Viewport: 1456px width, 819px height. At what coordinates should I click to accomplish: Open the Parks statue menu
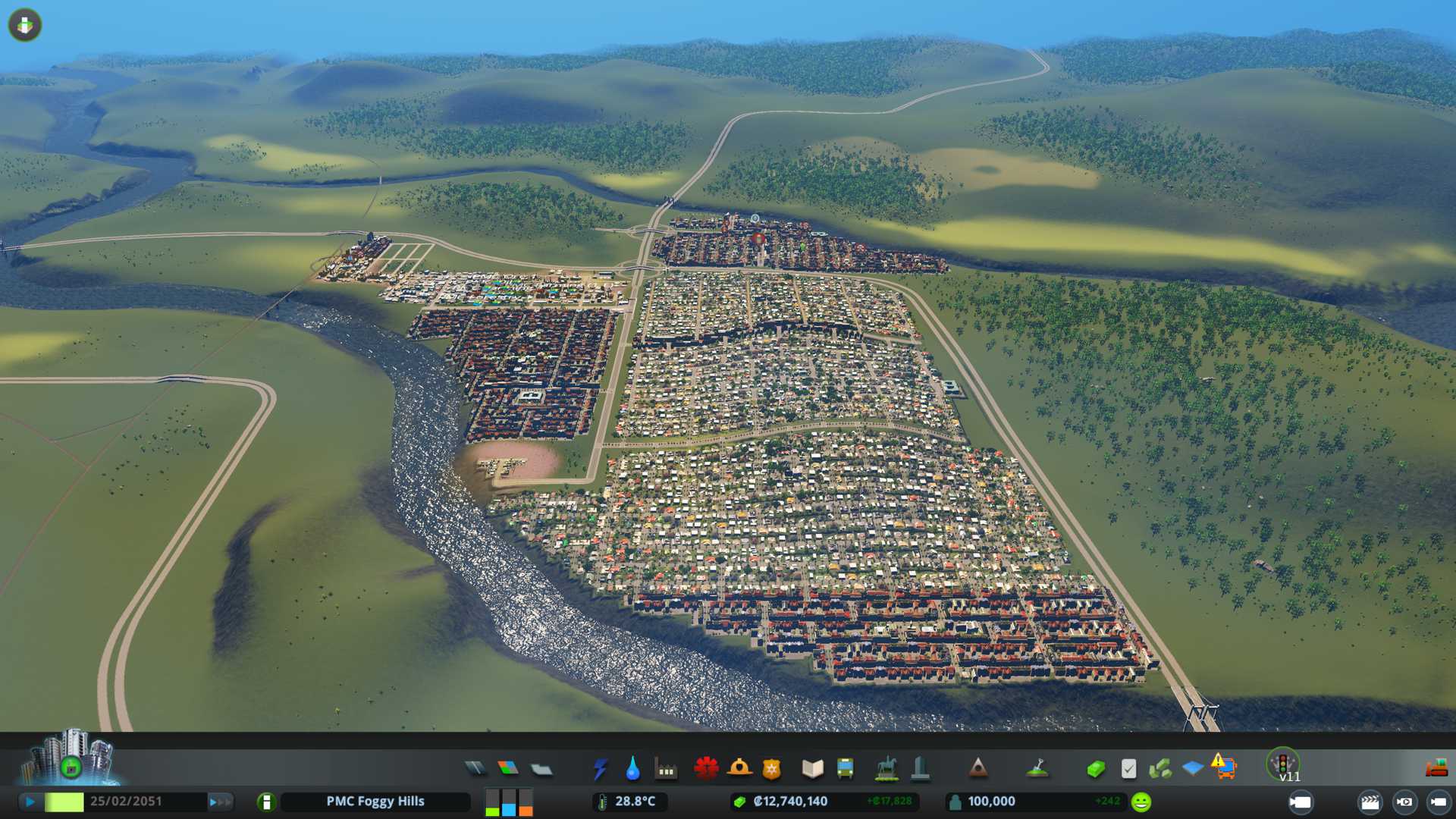(x=886, y=769)
